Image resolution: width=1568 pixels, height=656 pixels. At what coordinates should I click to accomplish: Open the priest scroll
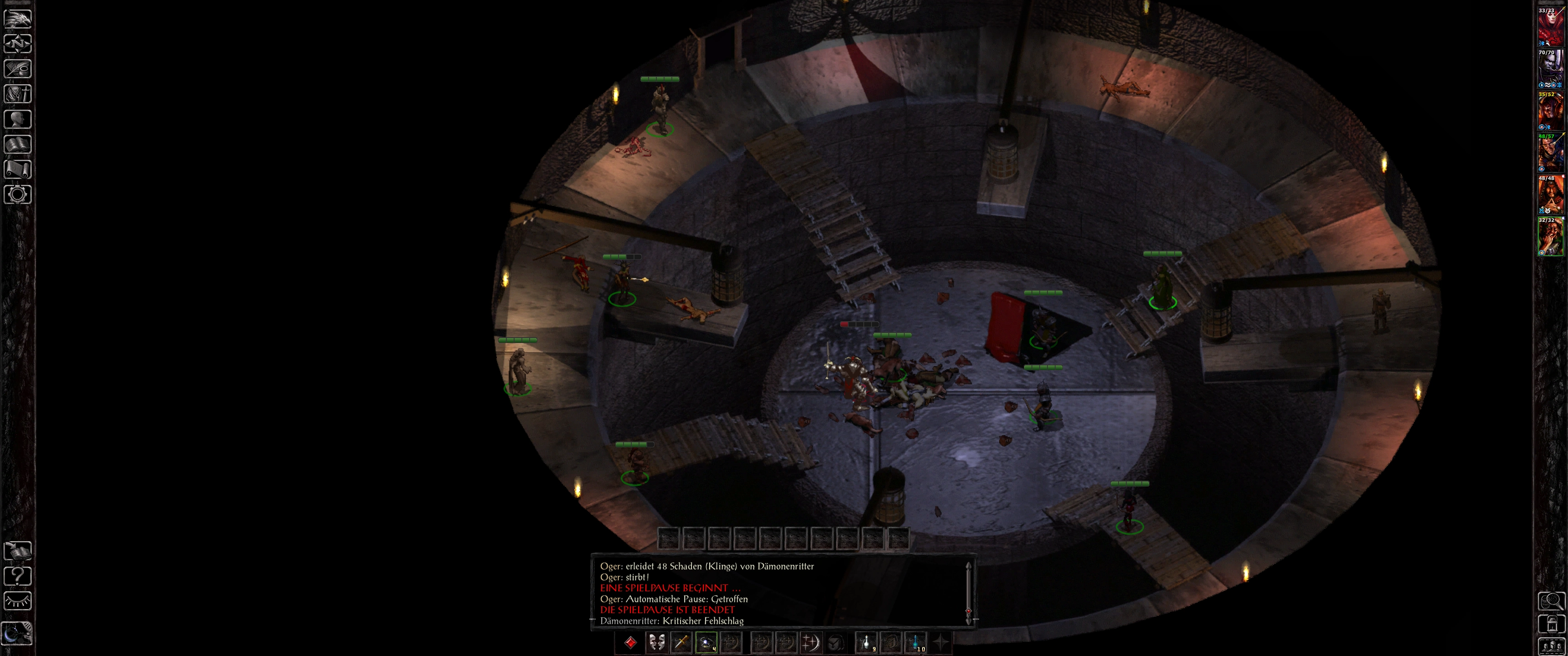[18, 169]
